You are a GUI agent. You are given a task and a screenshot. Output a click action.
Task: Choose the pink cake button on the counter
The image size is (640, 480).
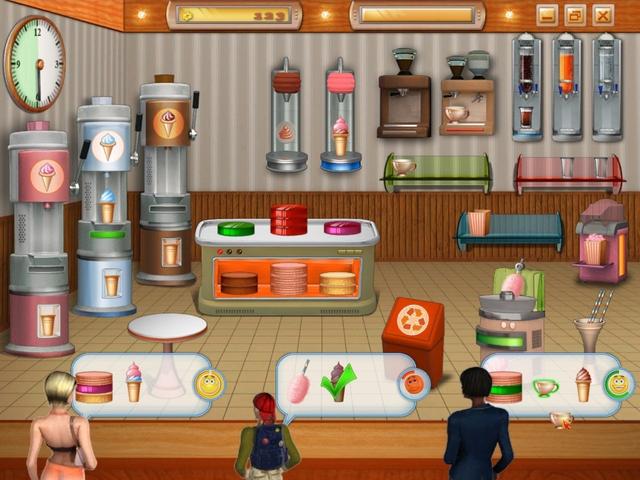[x=342, y=228]
